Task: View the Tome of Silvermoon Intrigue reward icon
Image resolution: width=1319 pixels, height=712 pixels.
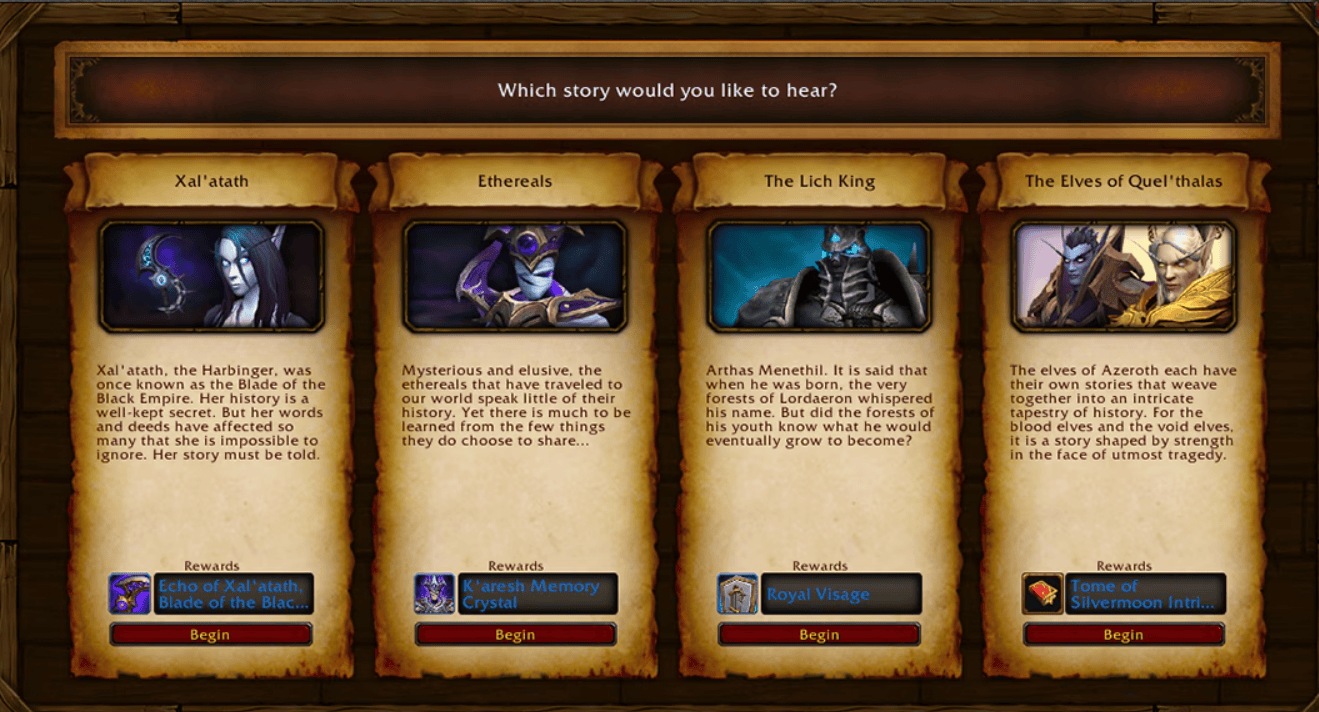Action: pyautogui.click(x=1042, y=594)
